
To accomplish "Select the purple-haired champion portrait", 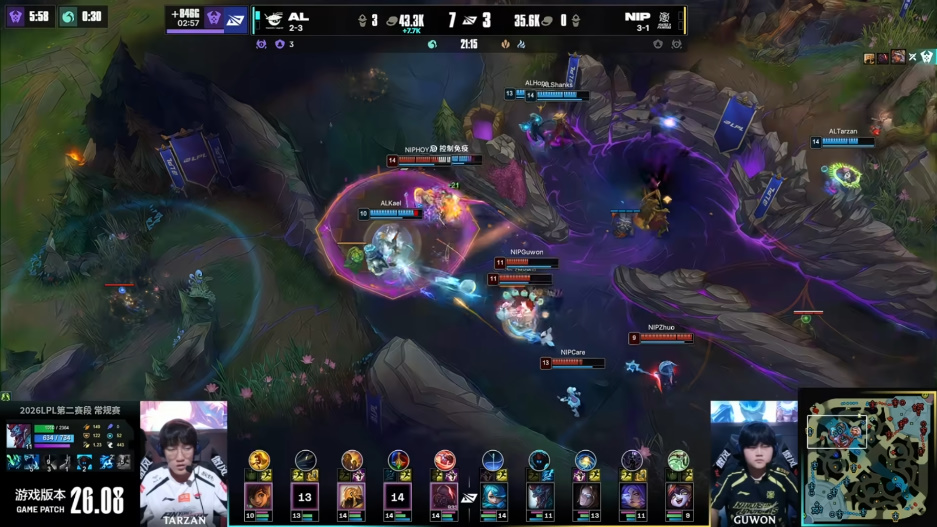I will coord(632,496).
